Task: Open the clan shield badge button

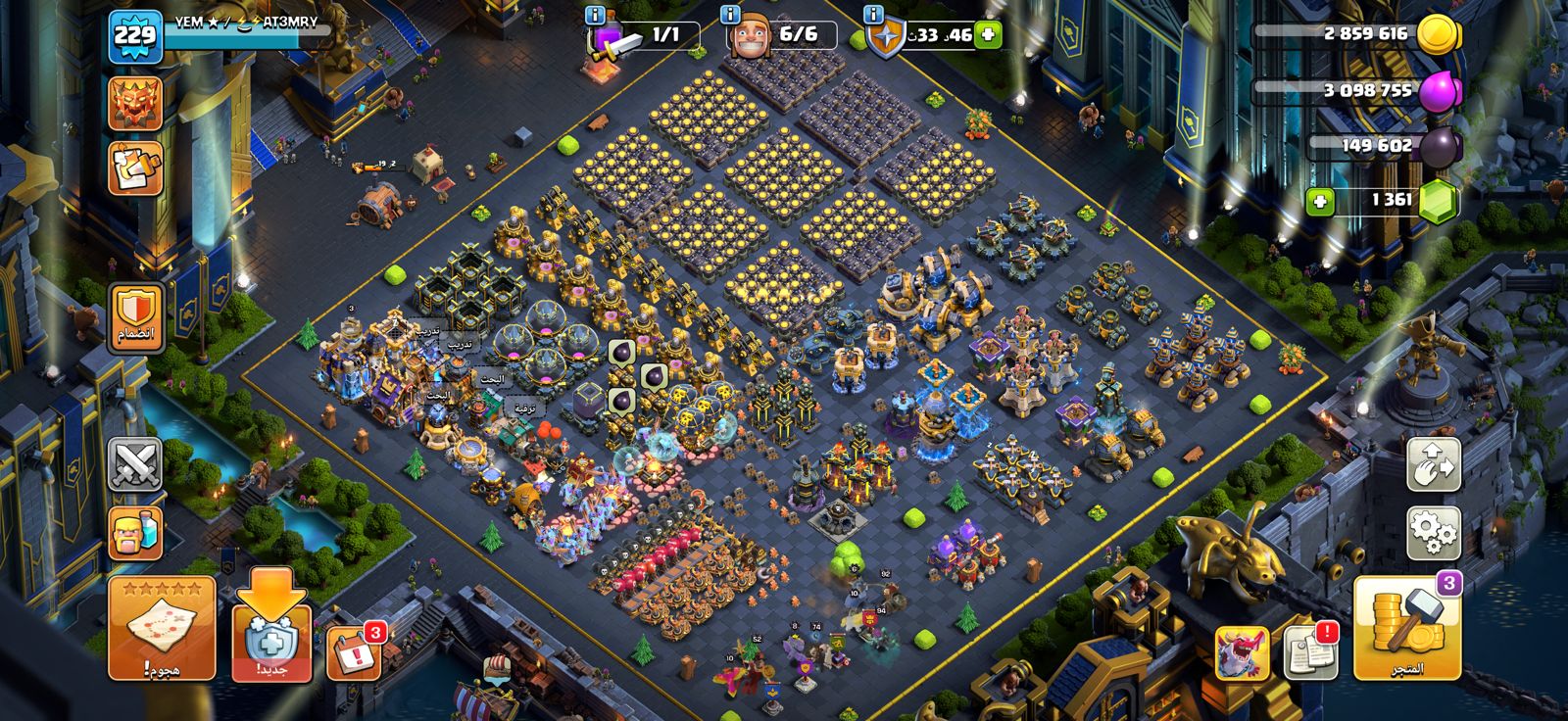Action: click(x=136, y=317)
